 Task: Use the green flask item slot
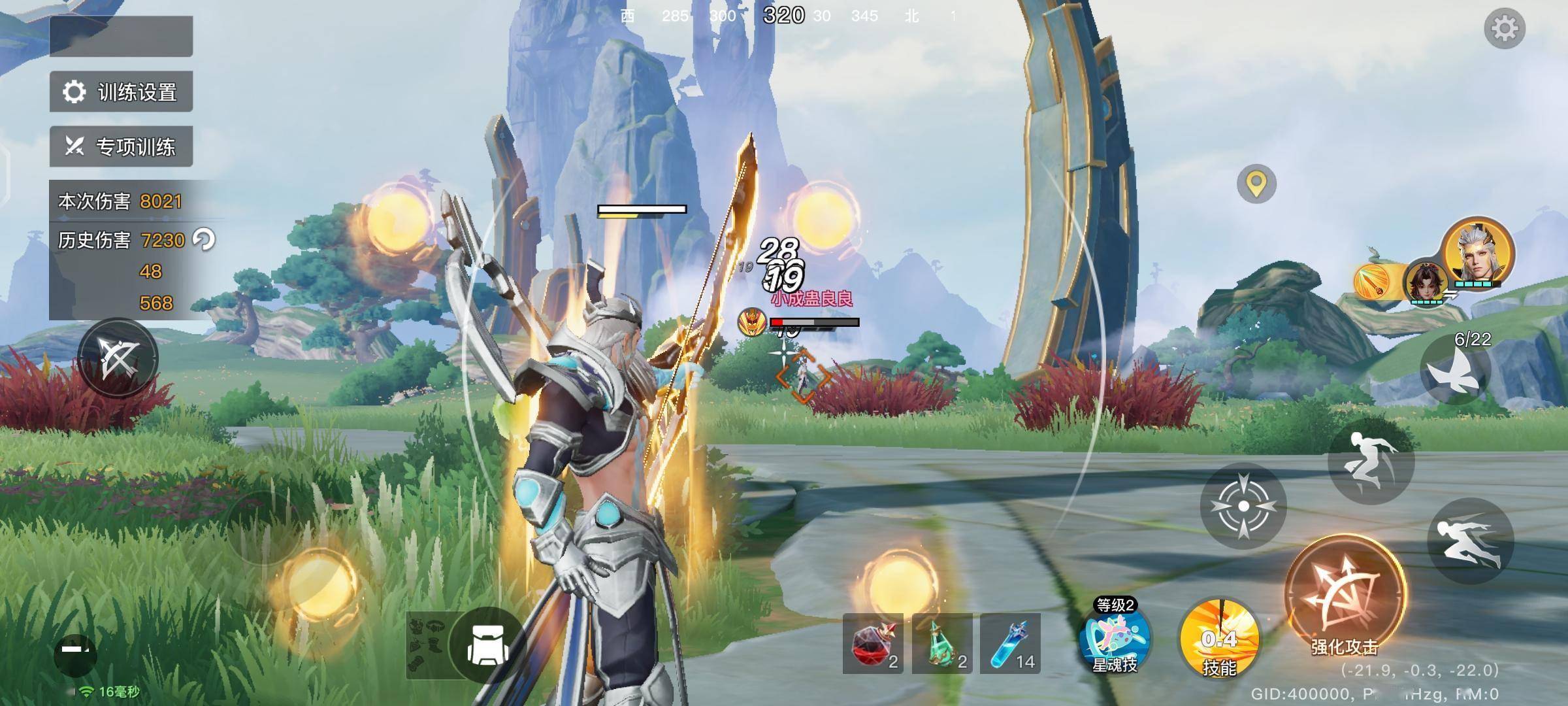point(942,644)
